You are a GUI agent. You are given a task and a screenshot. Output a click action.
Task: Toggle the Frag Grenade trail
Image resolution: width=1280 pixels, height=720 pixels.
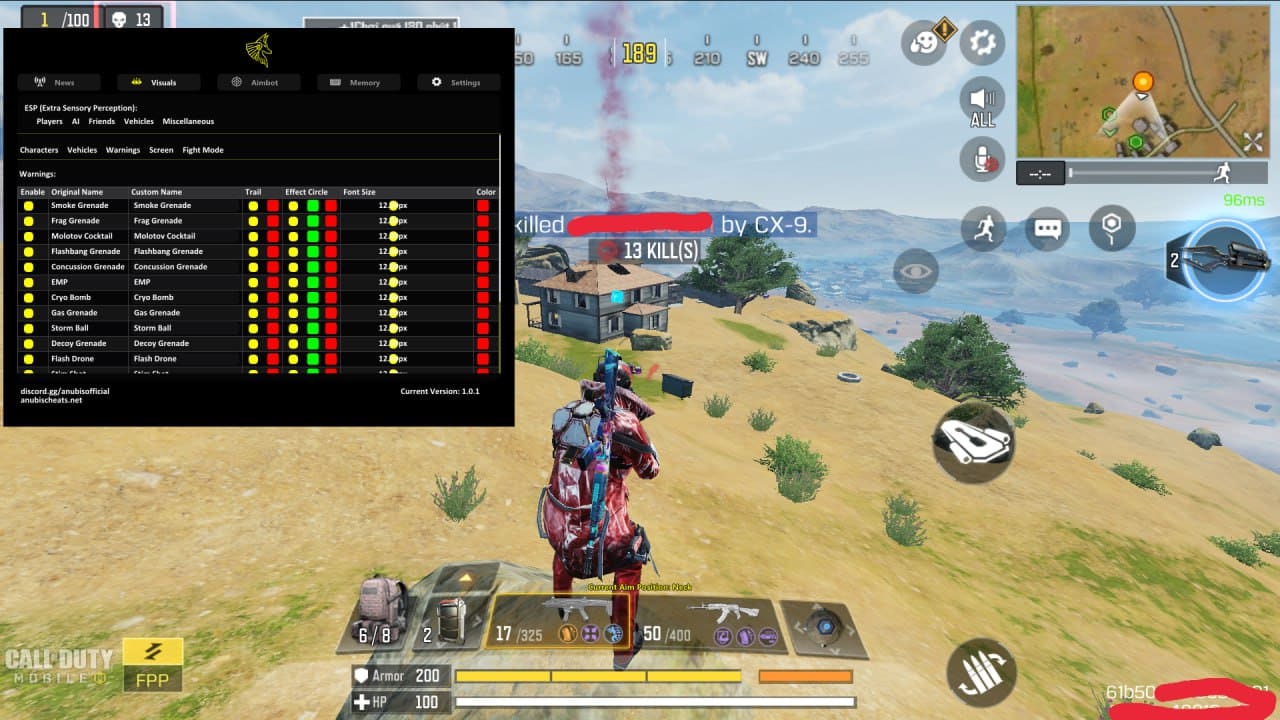[255, 220]
